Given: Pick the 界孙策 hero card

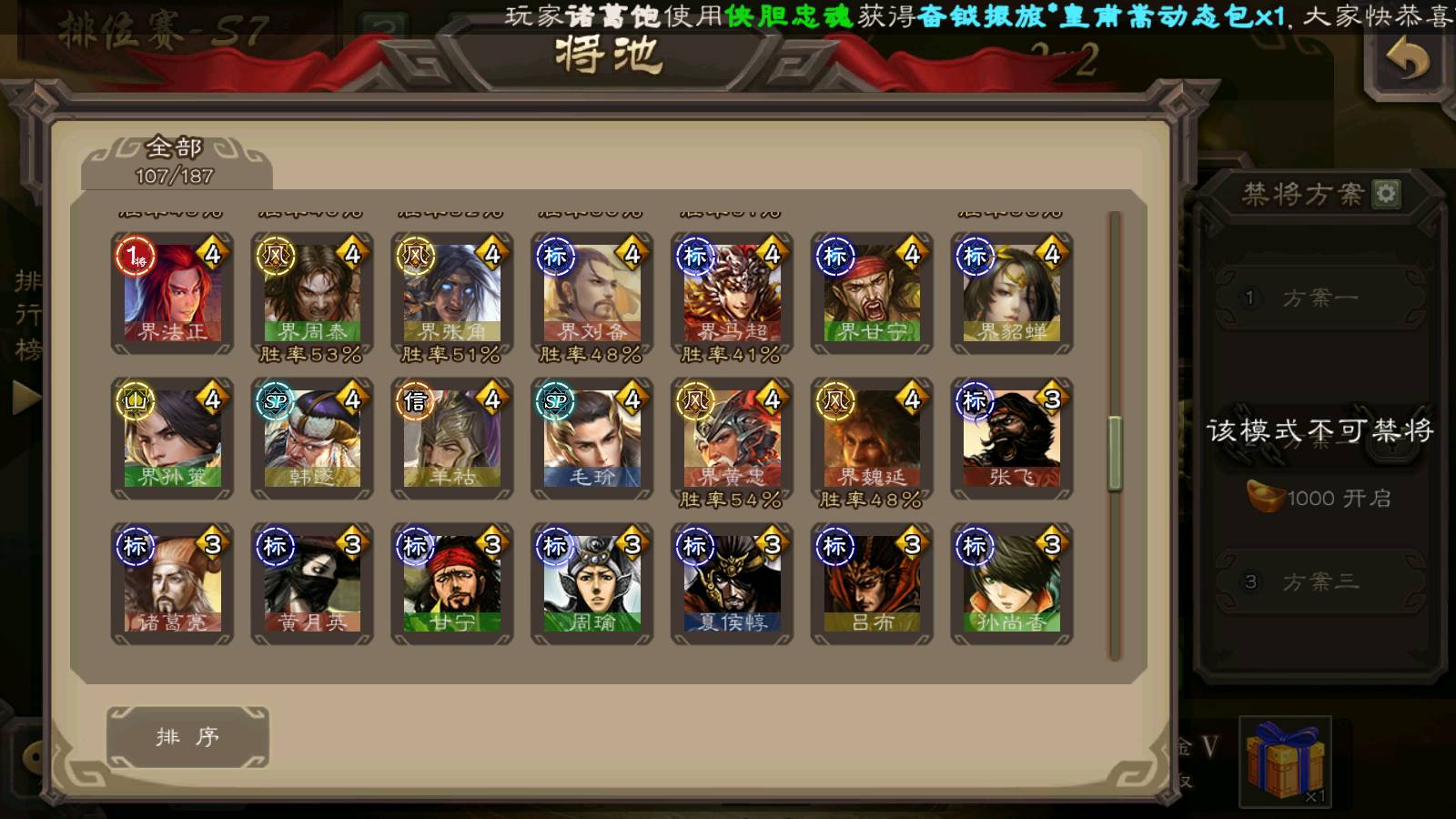Looking at the screenshot, I should [x=172, y=439].
